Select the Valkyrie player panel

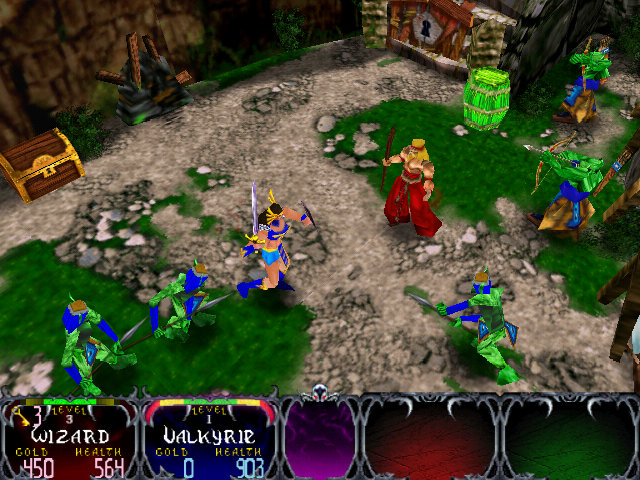pyautogui.click(x=211, y=438)
